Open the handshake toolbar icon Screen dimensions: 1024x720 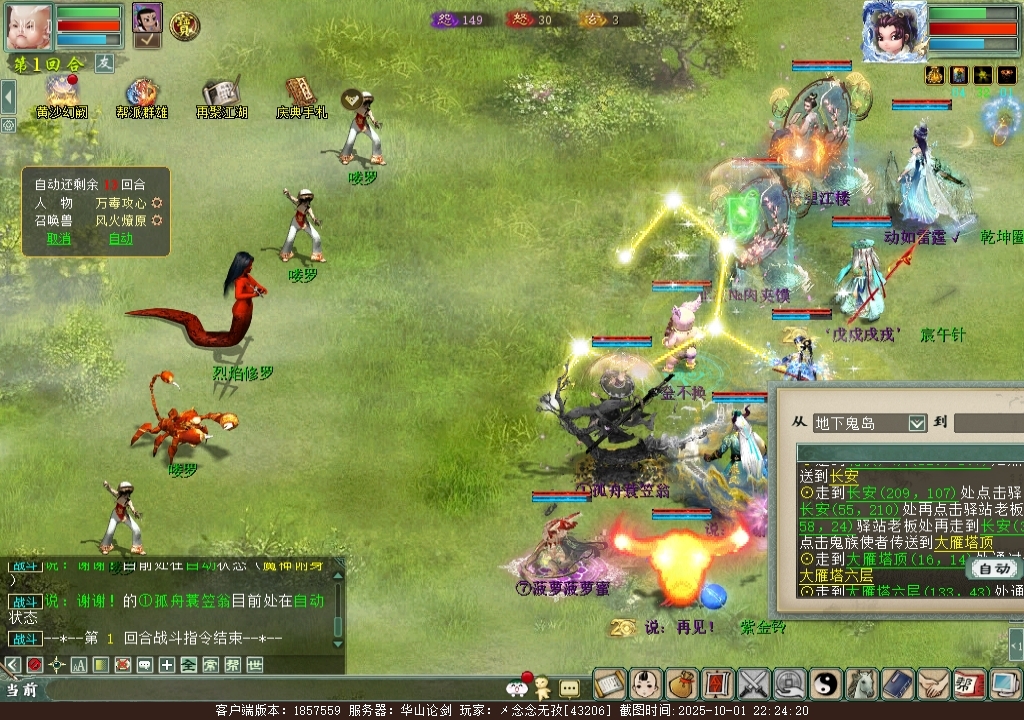(x=934, y=684)
